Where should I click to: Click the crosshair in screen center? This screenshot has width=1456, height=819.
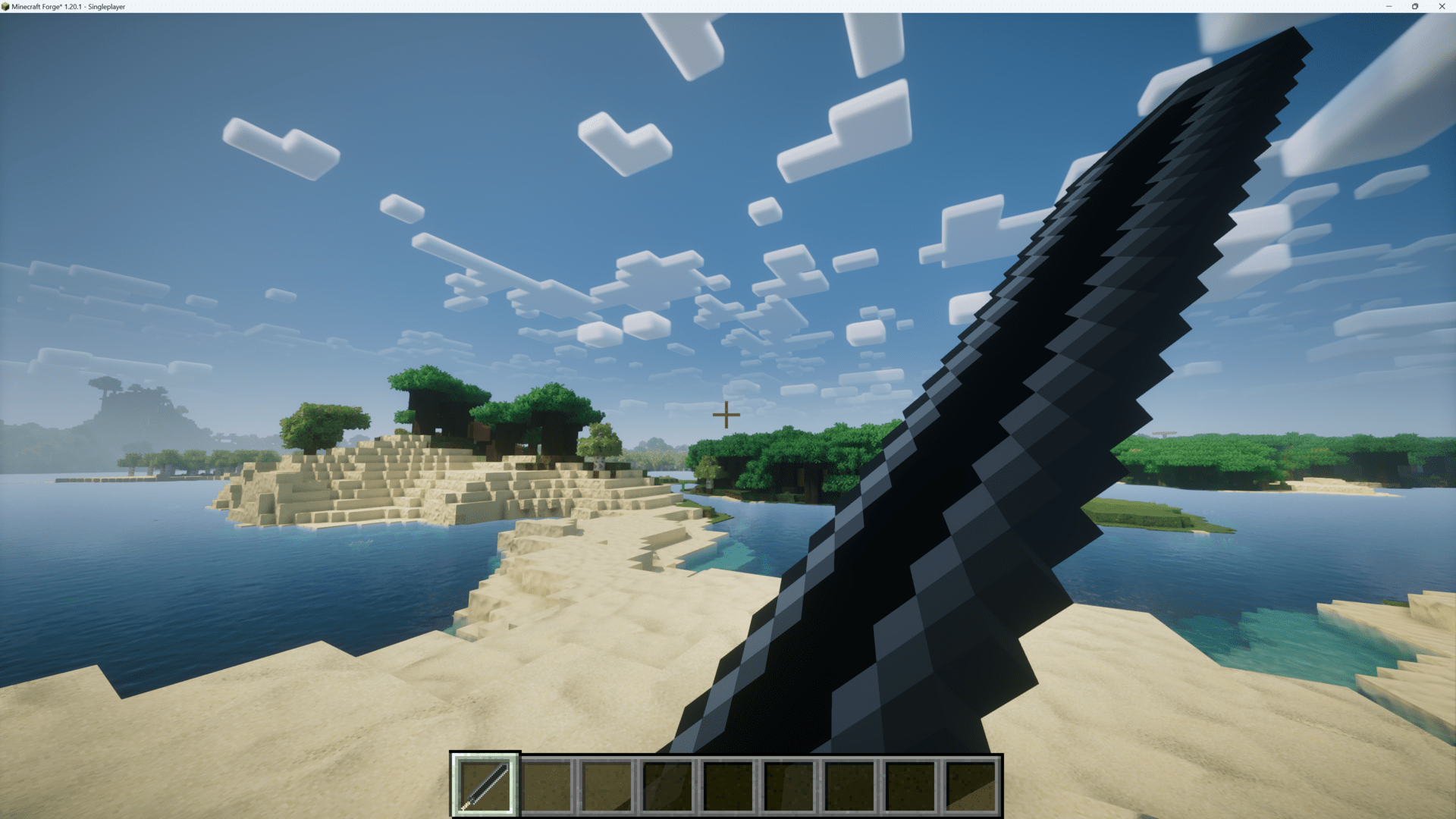(726, 415)
